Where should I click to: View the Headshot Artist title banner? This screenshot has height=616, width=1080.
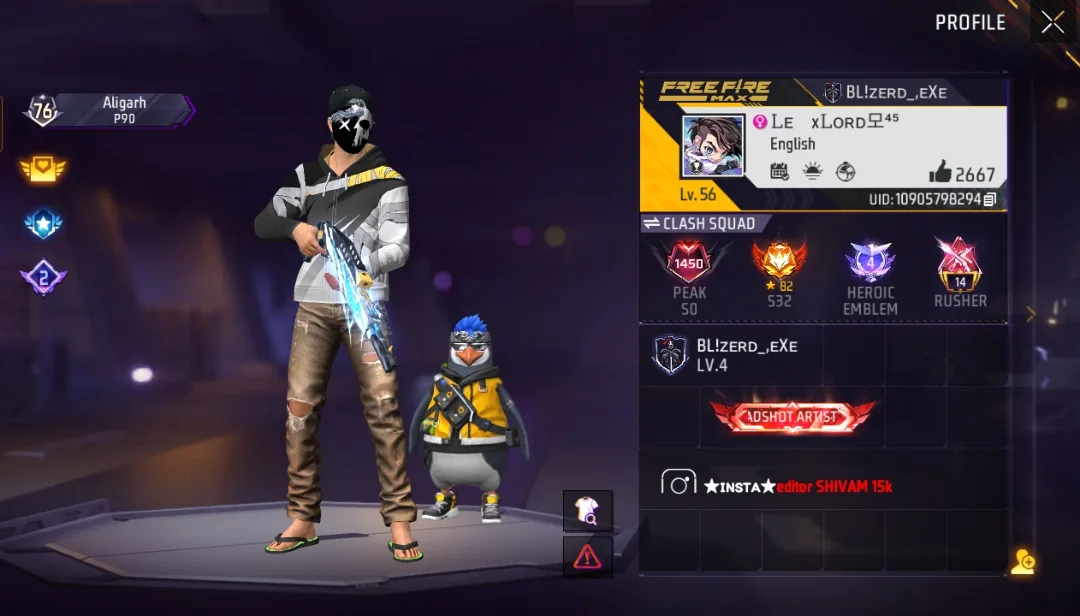(792, 417)
